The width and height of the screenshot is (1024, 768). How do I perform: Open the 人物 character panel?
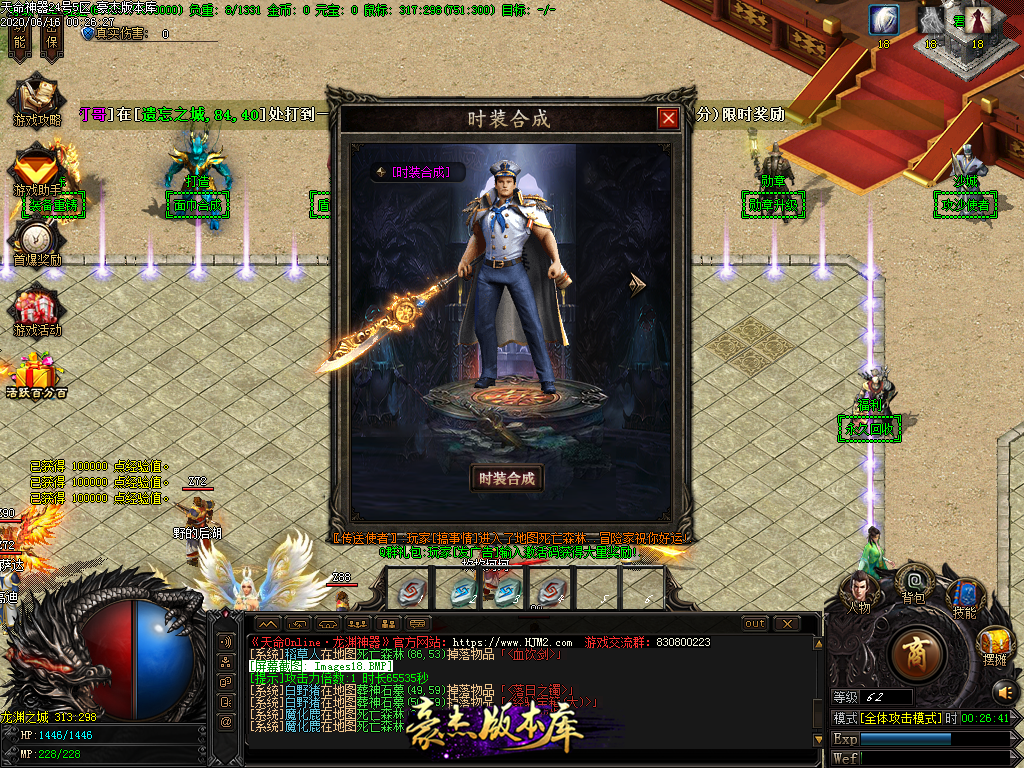tap(860, 592)
